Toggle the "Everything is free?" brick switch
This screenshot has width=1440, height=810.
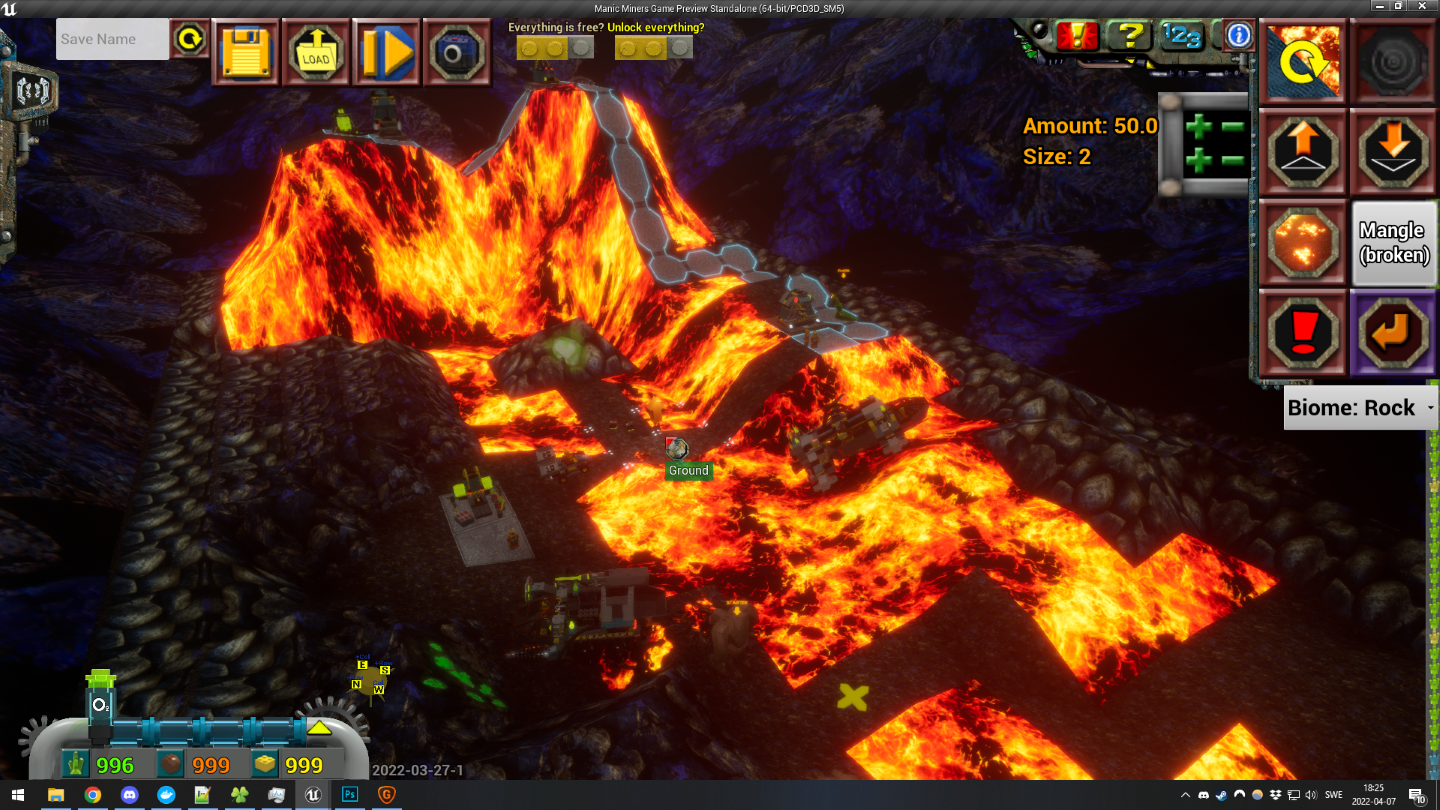pyautogui.click(x=555, y=47)
